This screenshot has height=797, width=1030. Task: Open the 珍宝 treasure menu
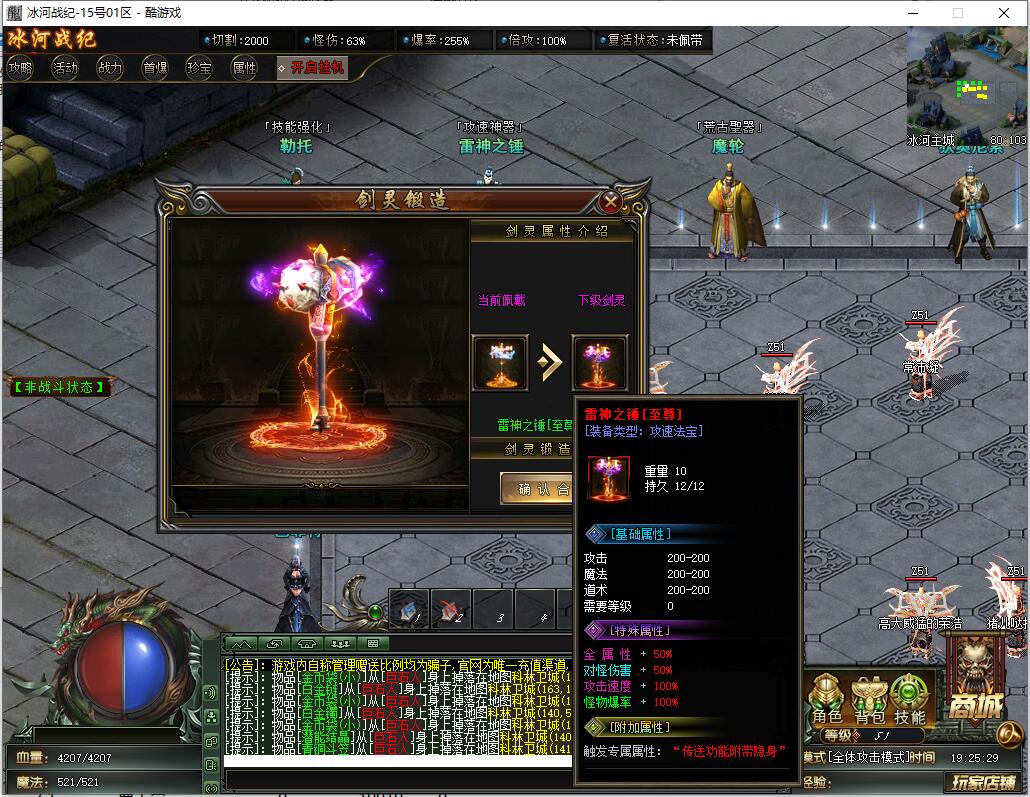point(199,68)
